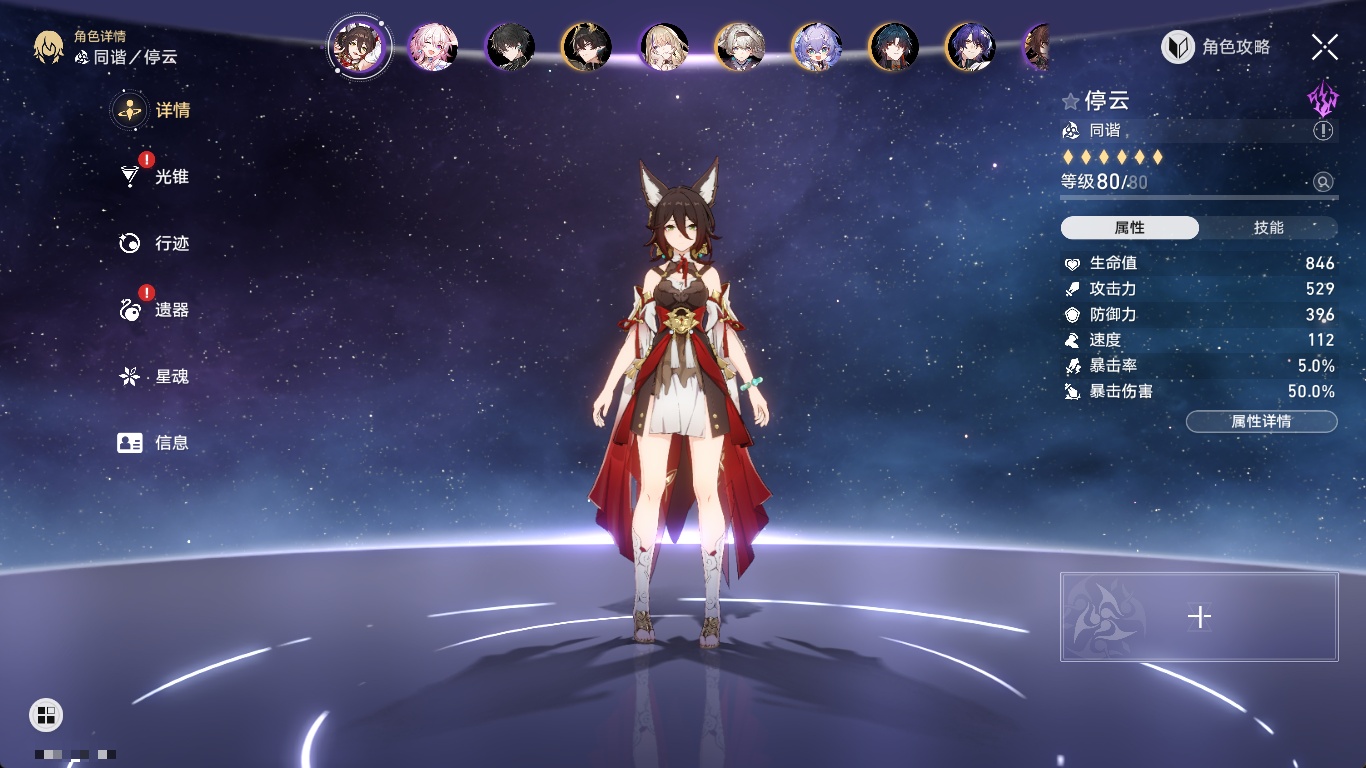Open the four-square grid menu icon

coord(45,714)
